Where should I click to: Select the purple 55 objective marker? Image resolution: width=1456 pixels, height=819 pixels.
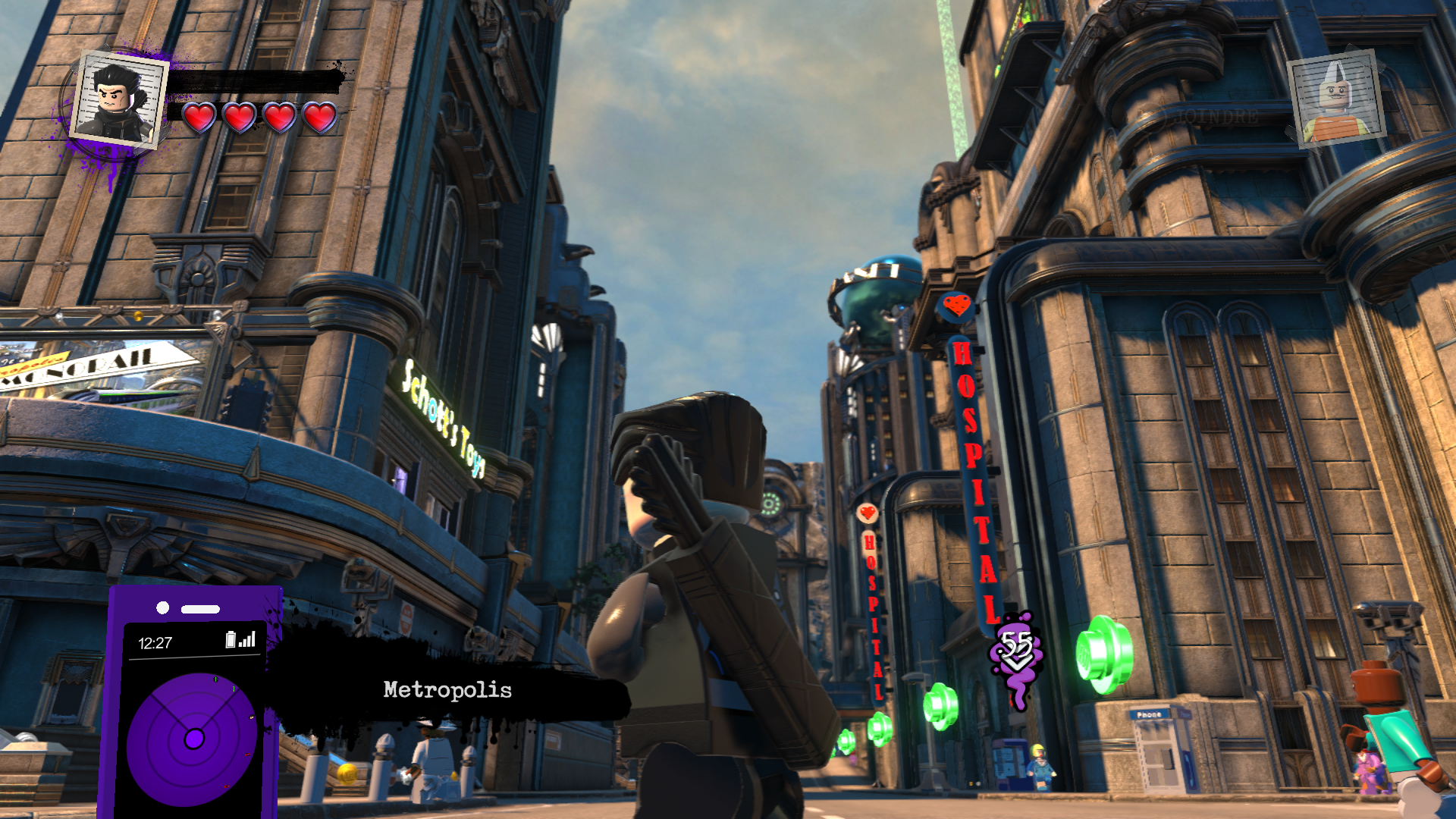click(x=1016, y=651)
